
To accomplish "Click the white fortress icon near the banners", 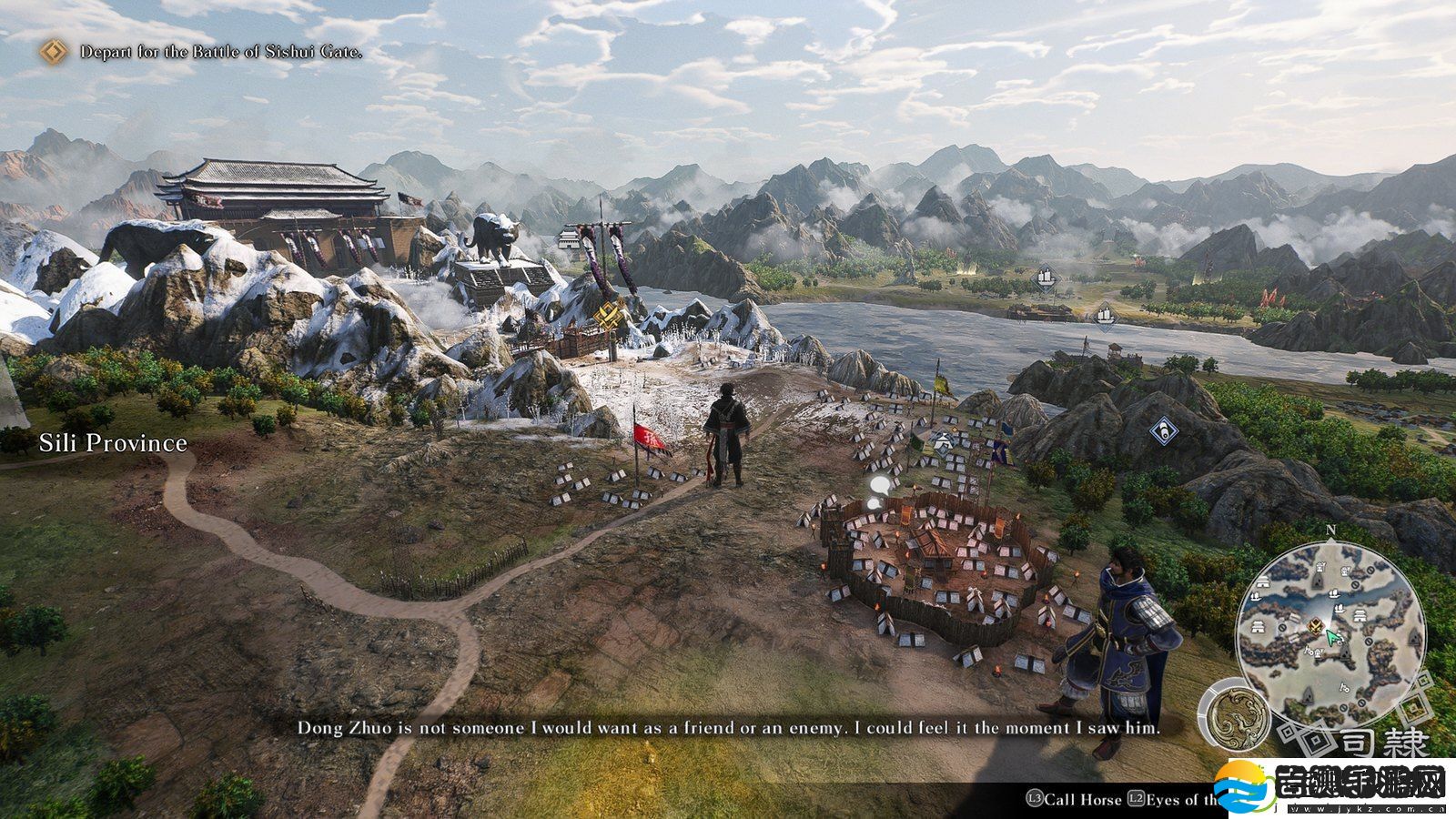I will coord(569,239).
